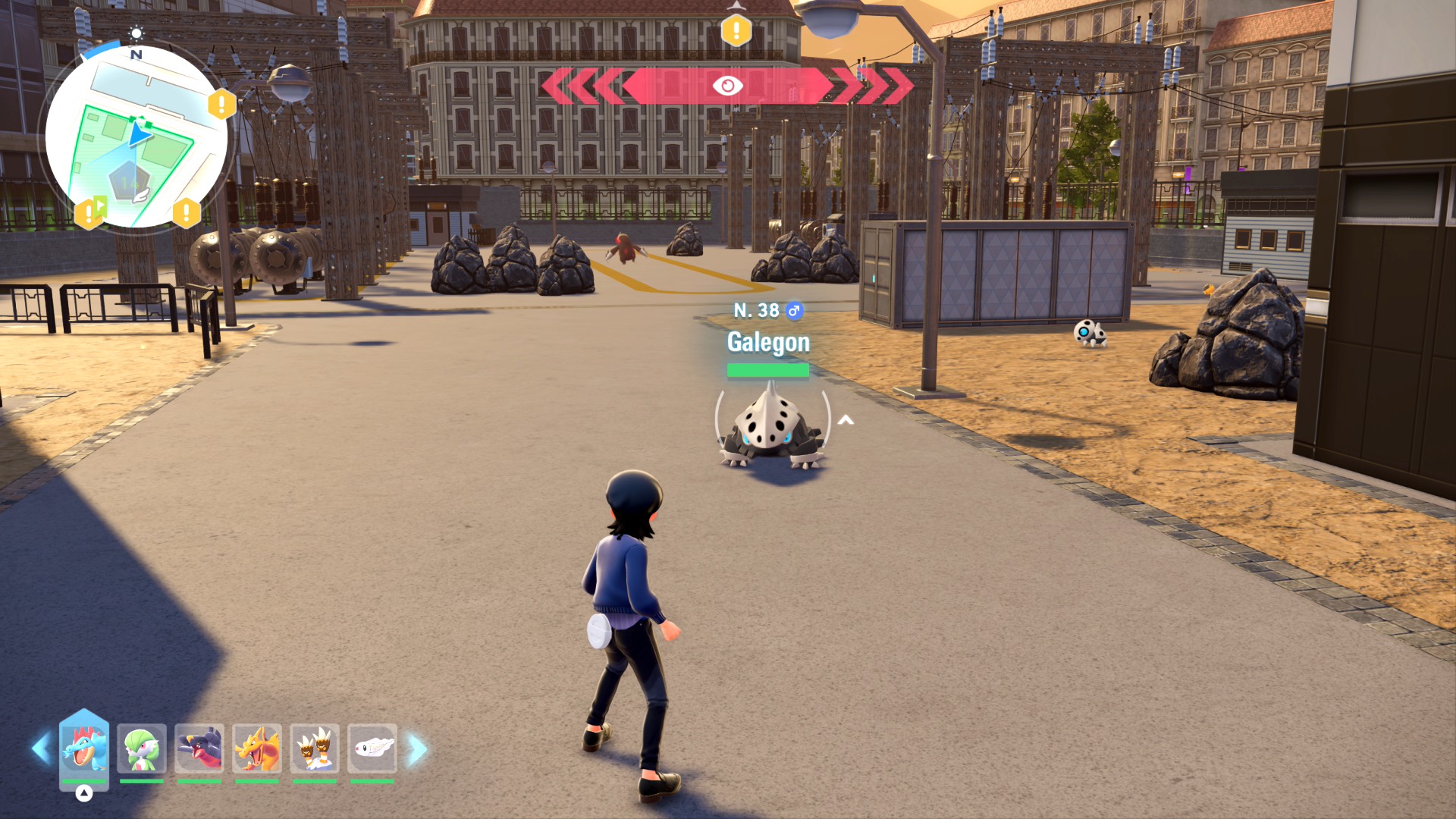
Task: Switch to Garchomp in the party
Action: [x=199, y=748]
